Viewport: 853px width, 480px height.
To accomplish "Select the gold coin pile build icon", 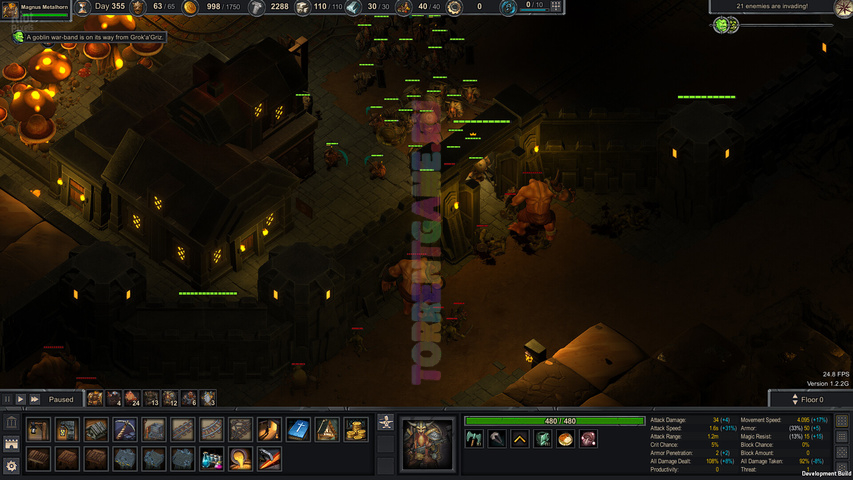I will (x=356, y=430).
